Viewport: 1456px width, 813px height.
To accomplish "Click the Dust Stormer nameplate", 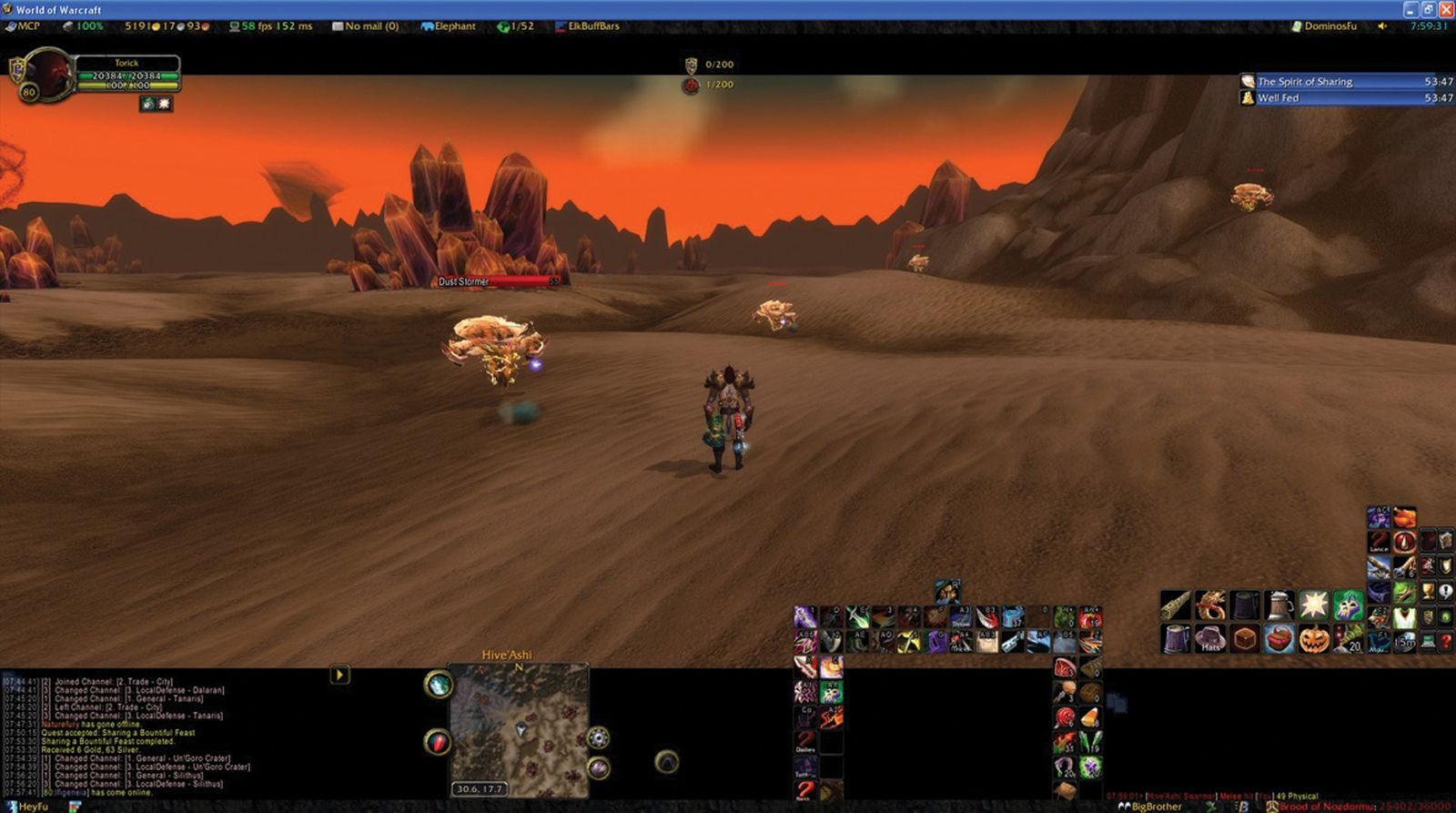I will 497,281.
